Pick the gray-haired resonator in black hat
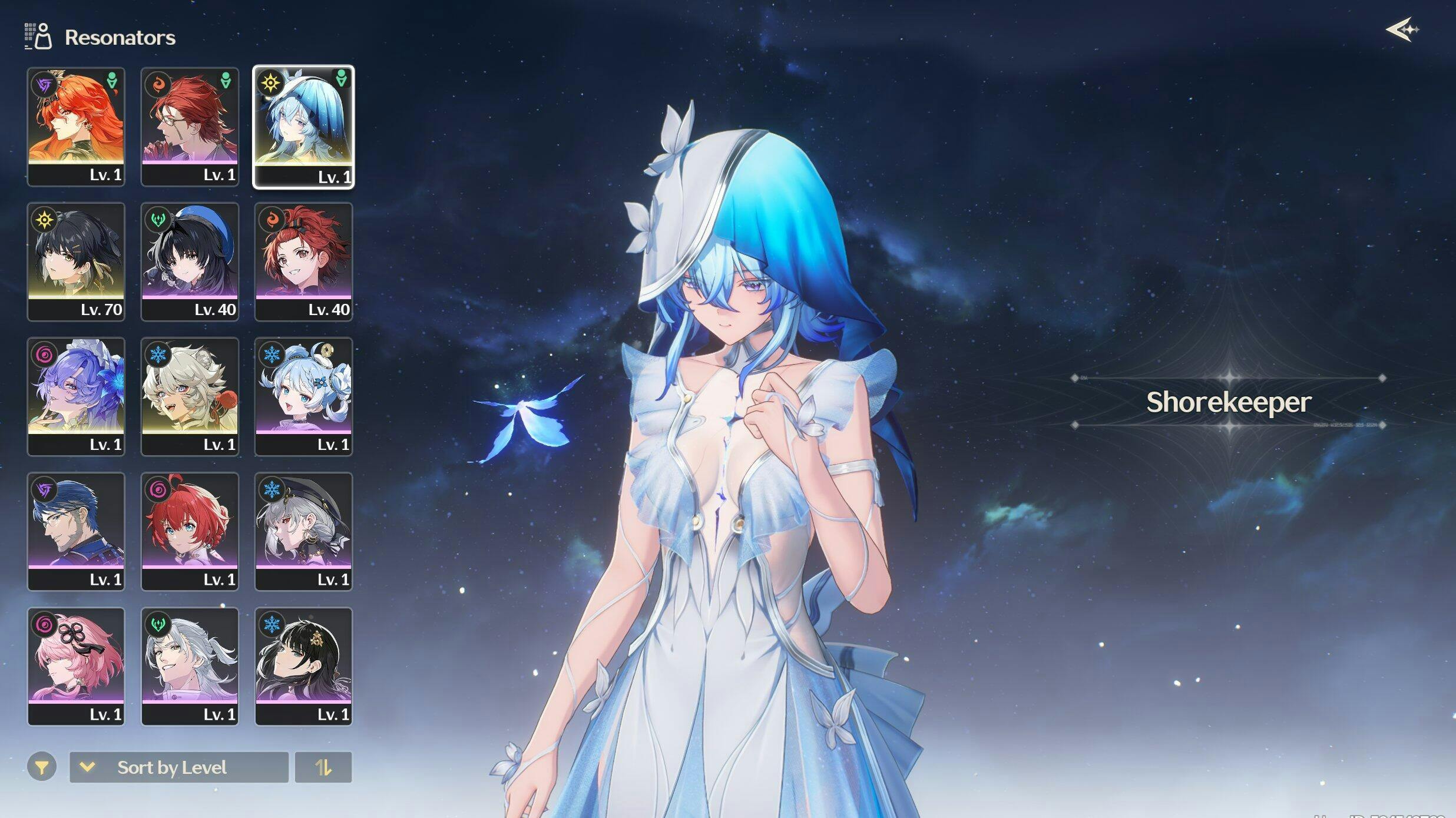The width and height of the screenshot is (1456, 818). point(303,531)
